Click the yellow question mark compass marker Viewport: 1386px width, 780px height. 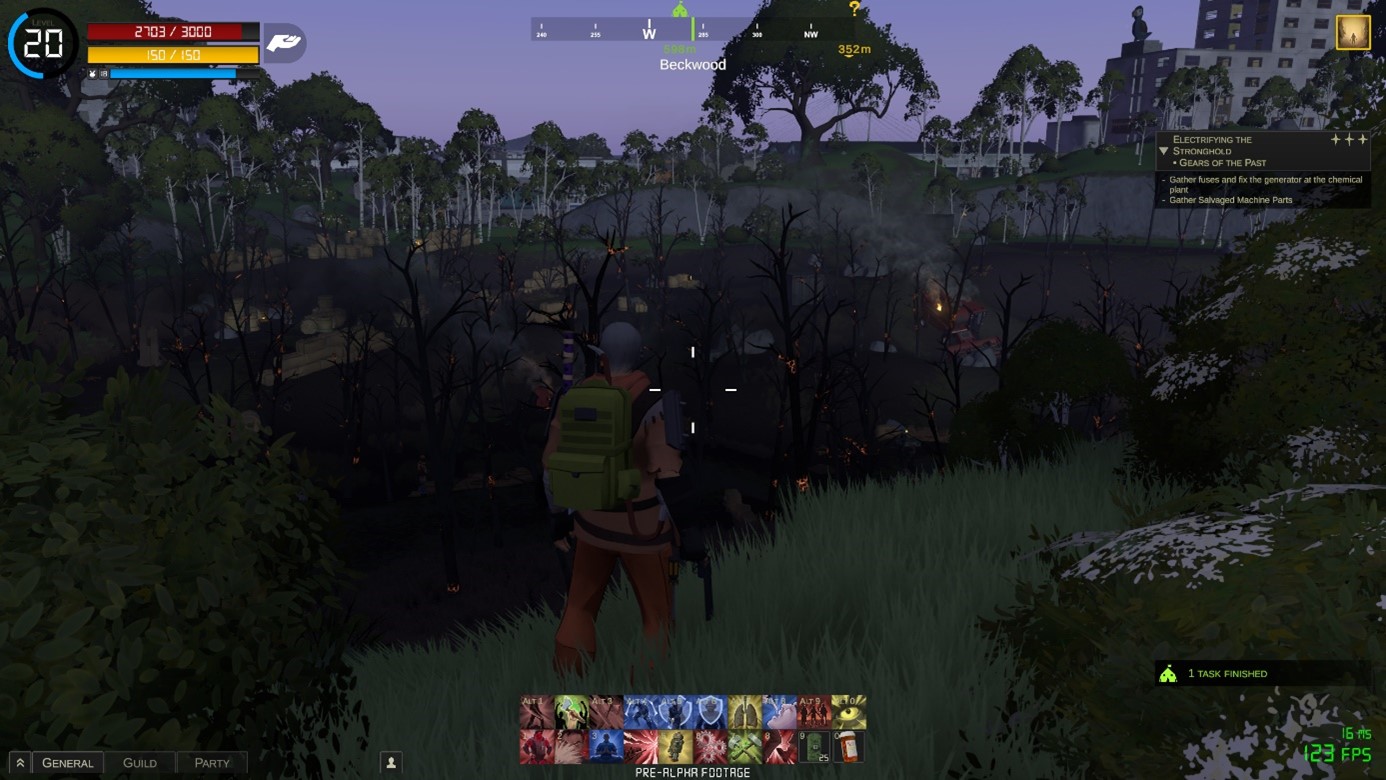854,9
